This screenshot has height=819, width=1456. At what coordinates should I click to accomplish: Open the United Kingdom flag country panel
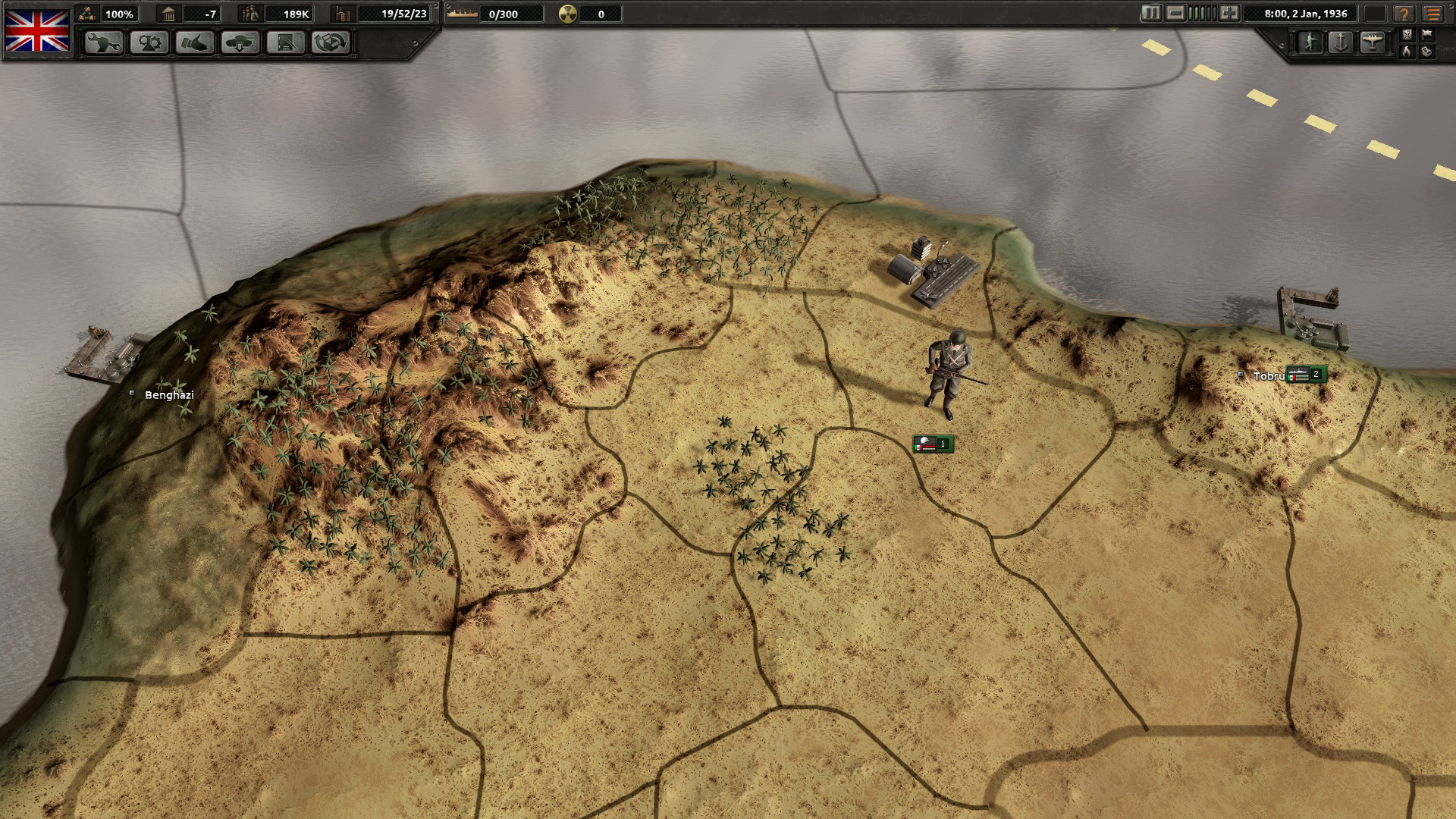[x=37, y=30]
